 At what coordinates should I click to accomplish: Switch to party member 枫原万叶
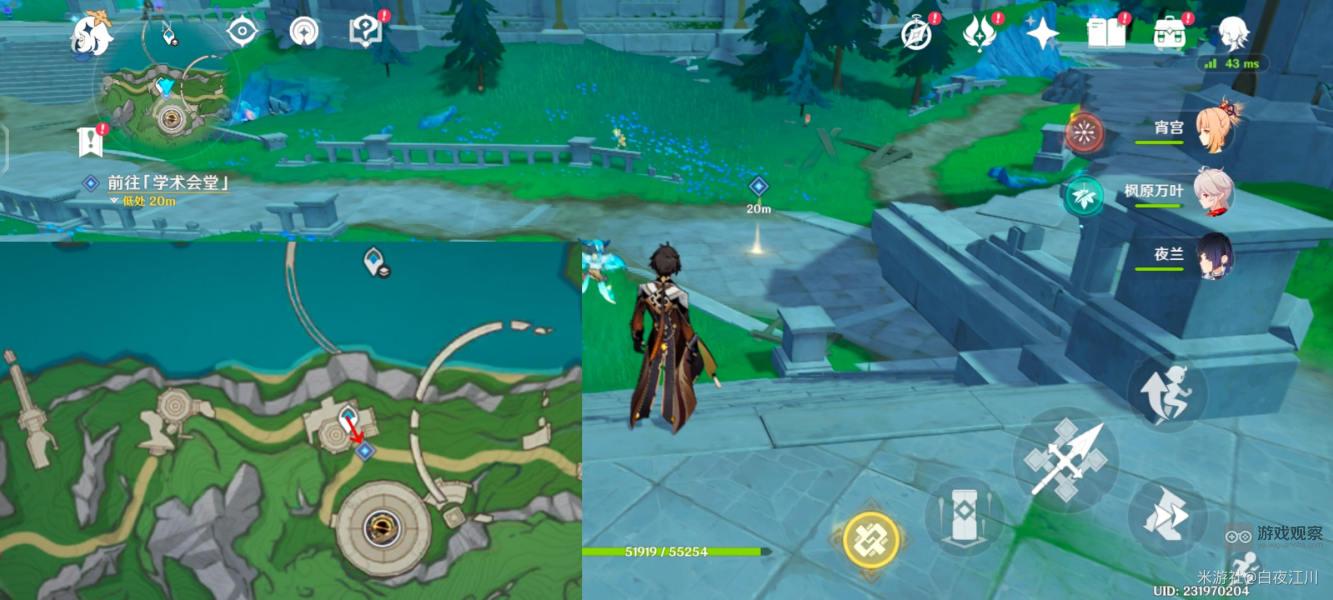pyautogui.click(x=1214, y=192)
